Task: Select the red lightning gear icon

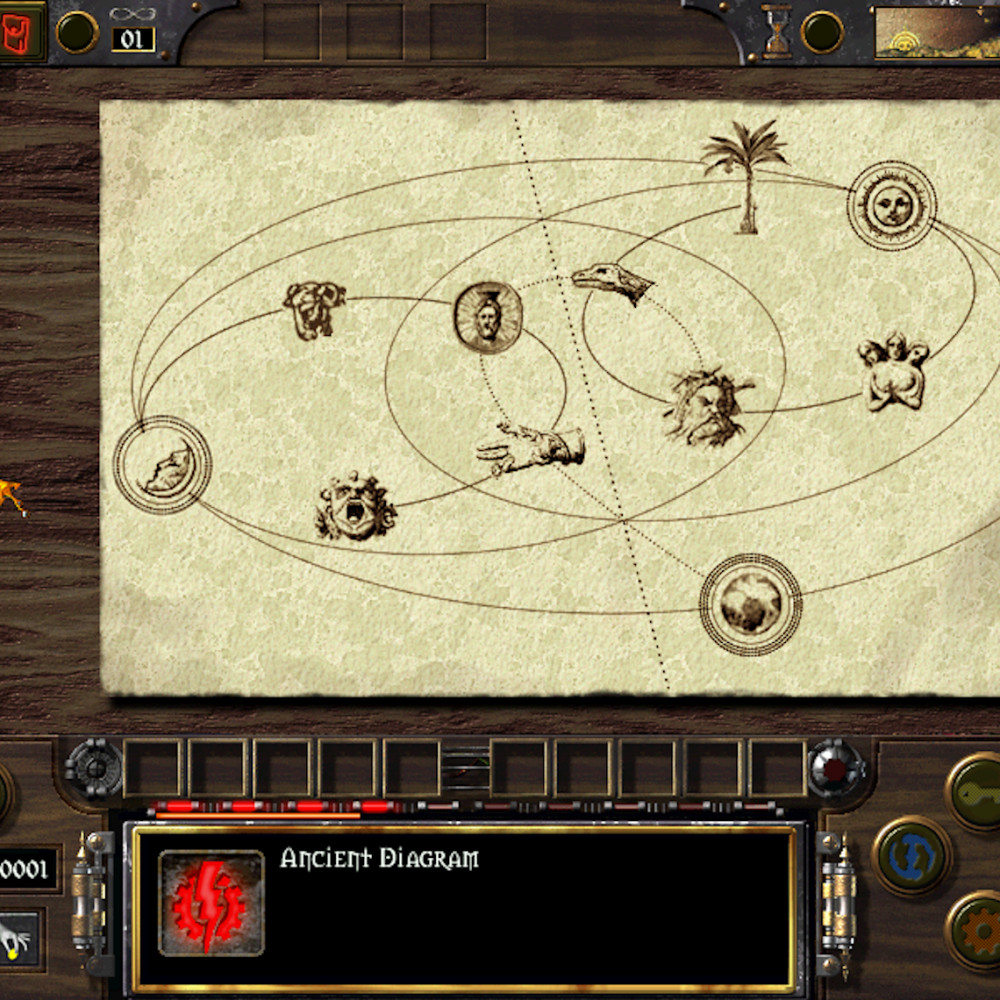Action: click(x=211, y=903)
